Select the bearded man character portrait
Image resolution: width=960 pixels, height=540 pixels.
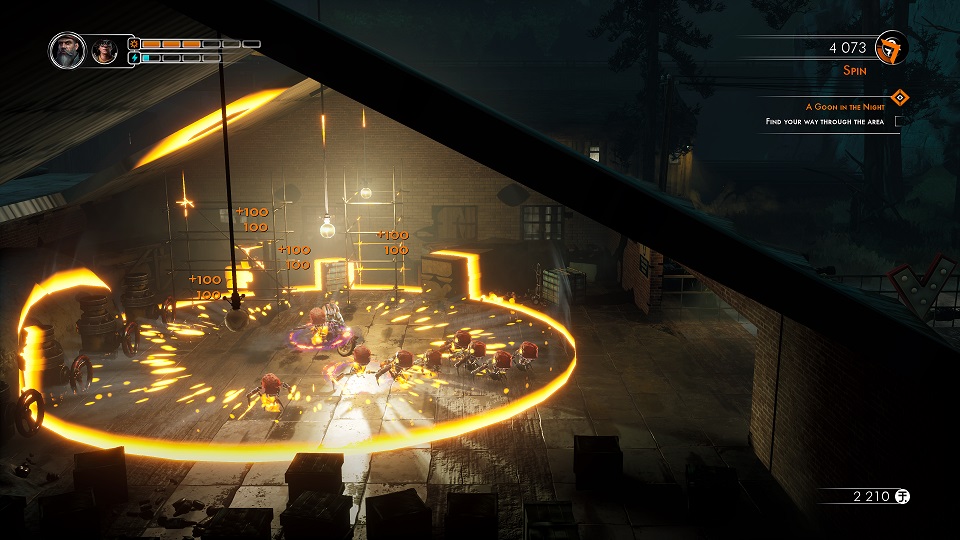point(68,50)
